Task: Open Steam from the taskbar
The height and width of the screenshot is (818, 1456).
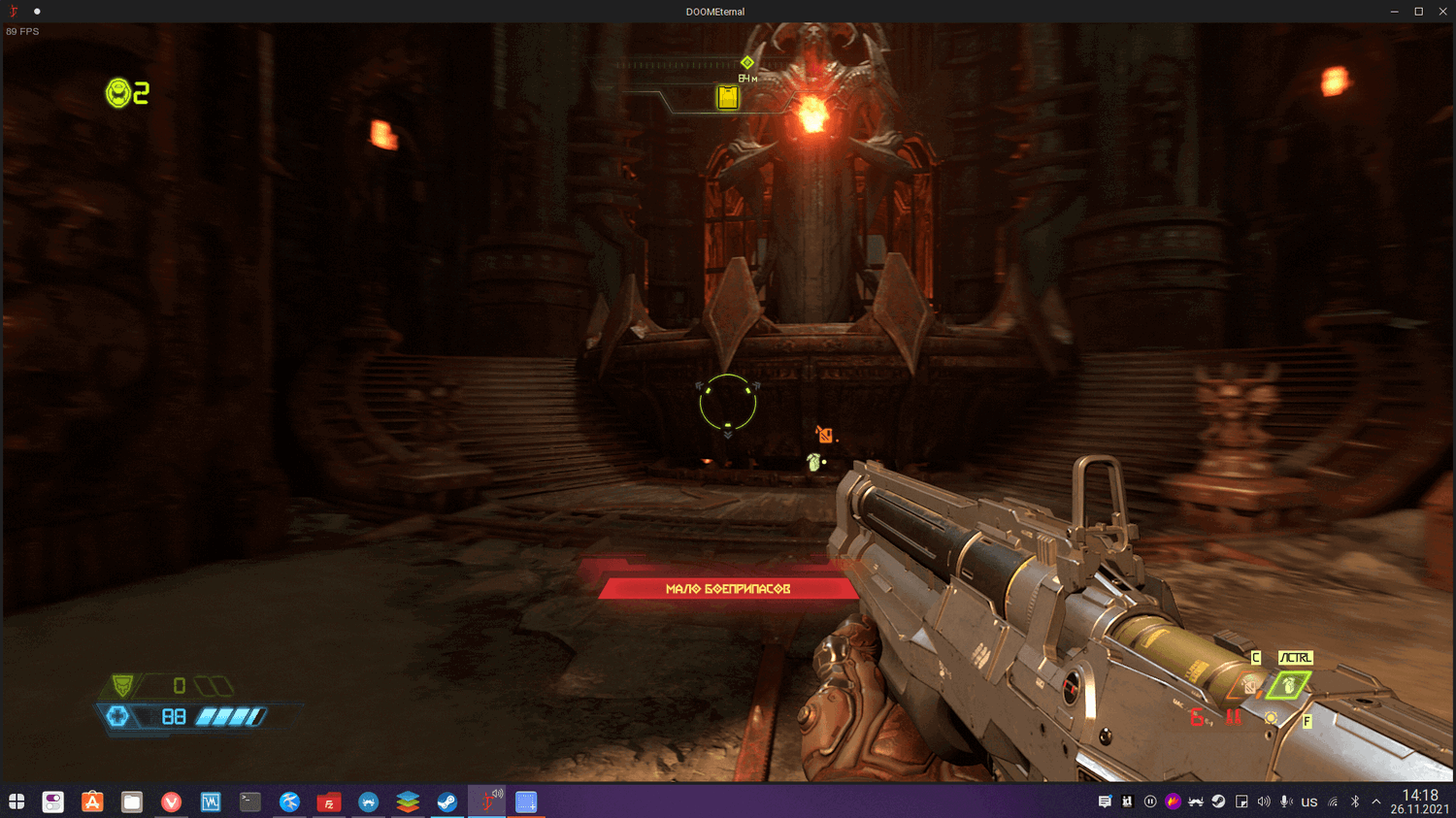Action: [447, 802]
